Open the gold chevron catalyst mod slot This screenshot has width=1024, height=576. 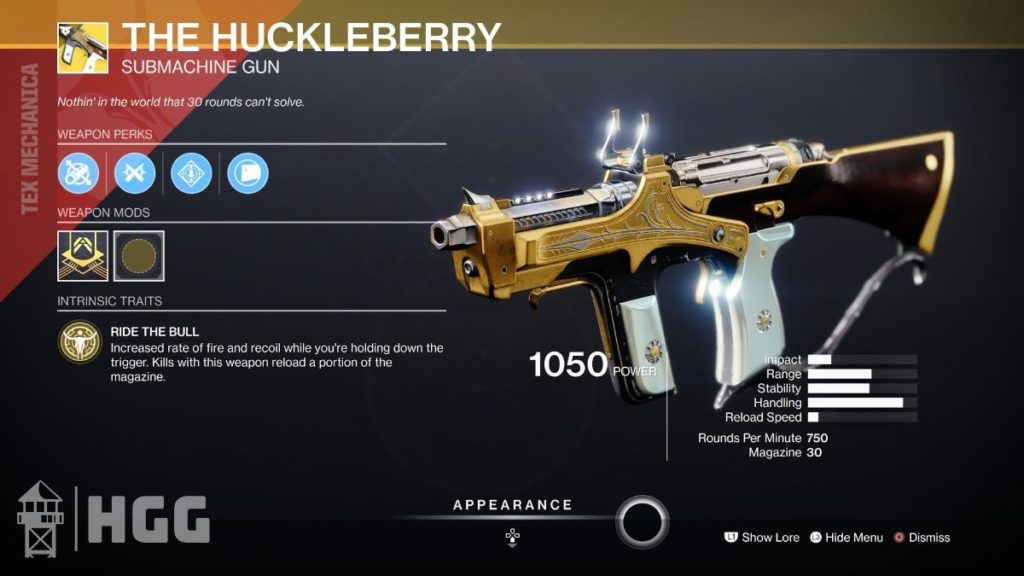click(82, 255)
